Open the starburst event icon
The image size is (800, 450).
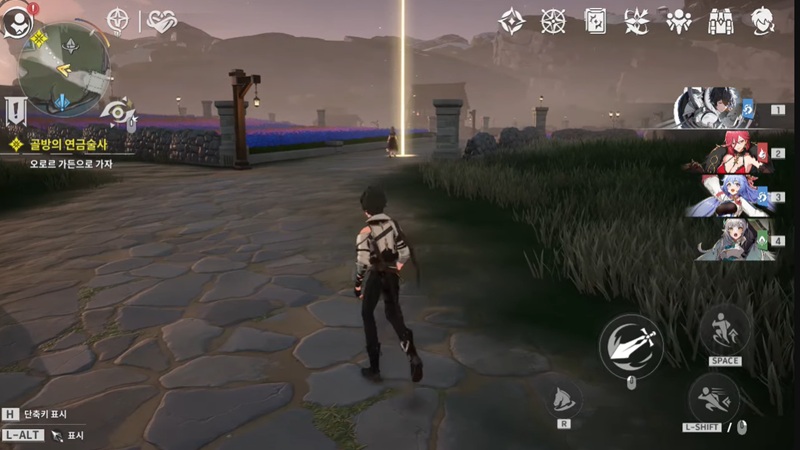tap(636, 20)
